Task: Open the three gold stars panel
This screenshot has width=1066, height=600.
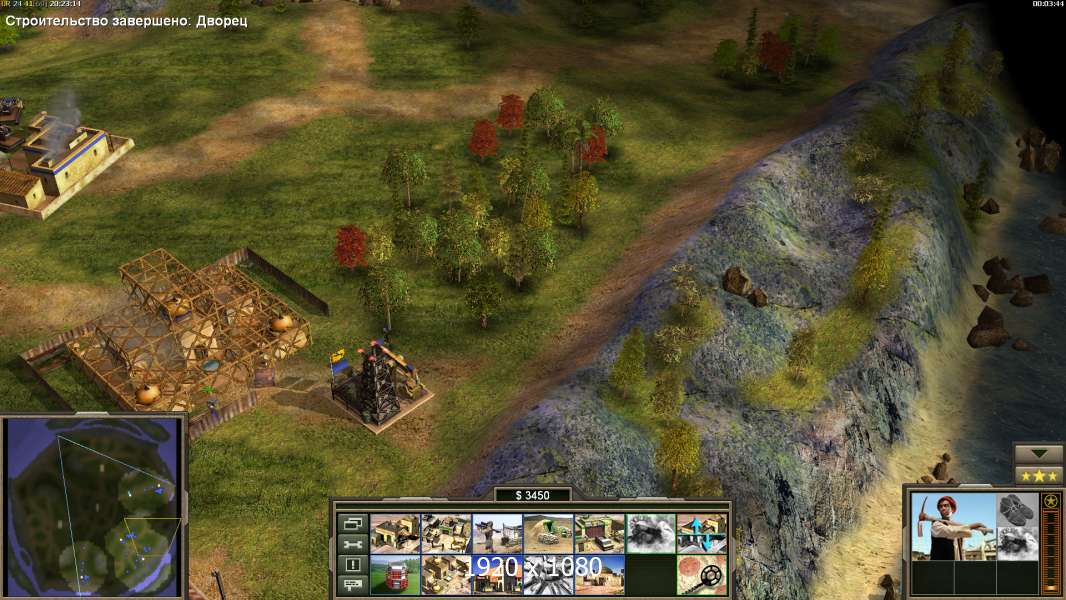Action: coord(1039,475)
